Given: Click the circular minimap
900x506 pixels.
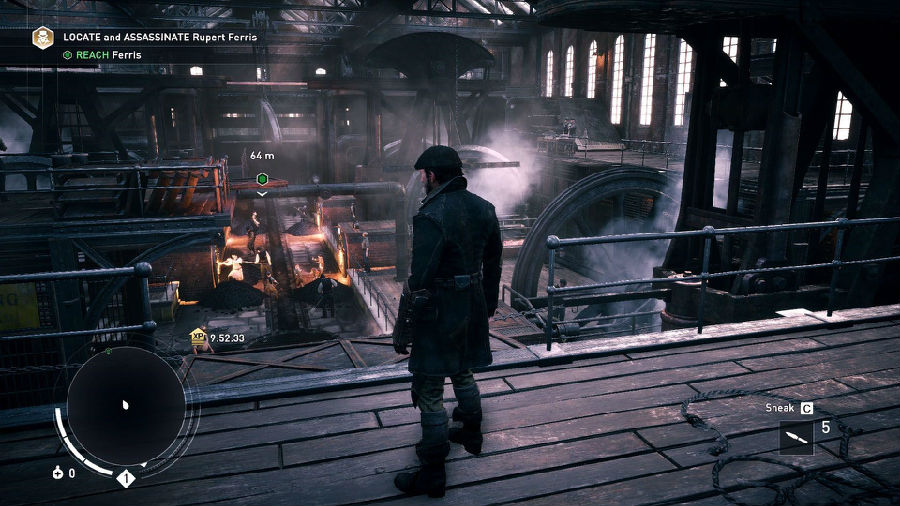Looking at the screenshot, I should click(x=125, y=405).
